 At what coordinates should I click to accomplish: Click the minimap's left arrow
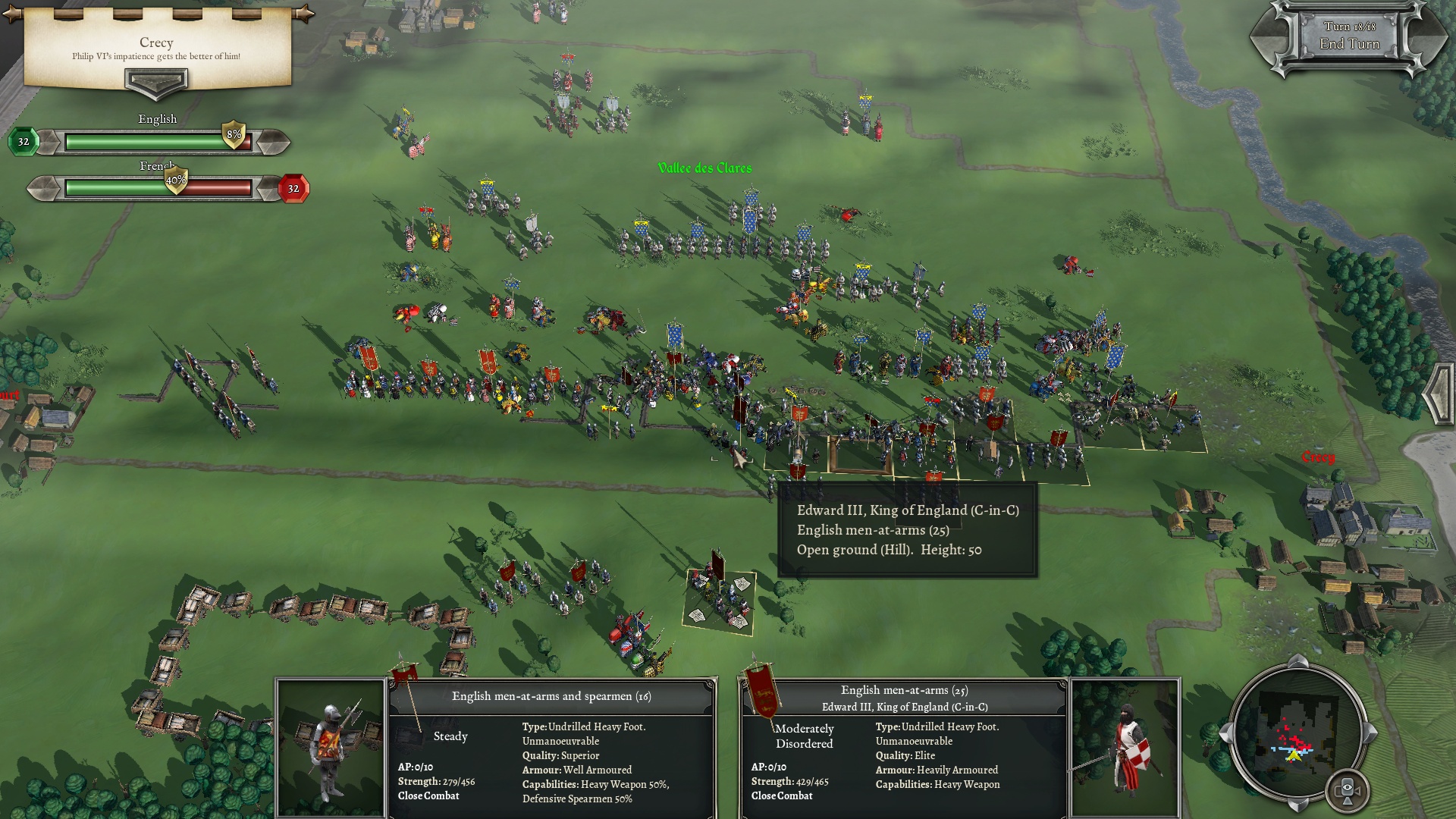click(1225, 733)
